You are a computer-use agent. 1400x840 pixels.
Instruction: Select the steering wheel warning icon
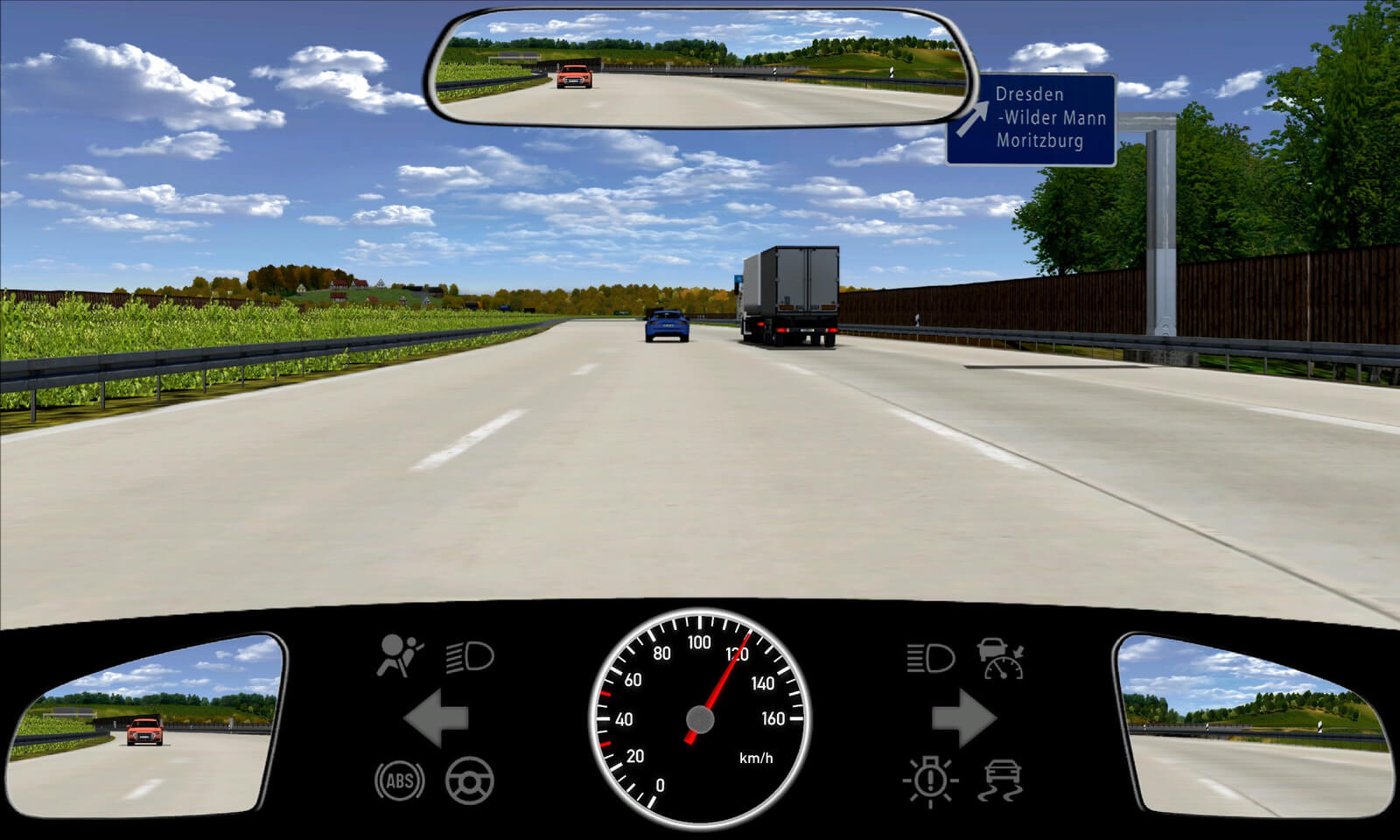(x=470, y=780)
